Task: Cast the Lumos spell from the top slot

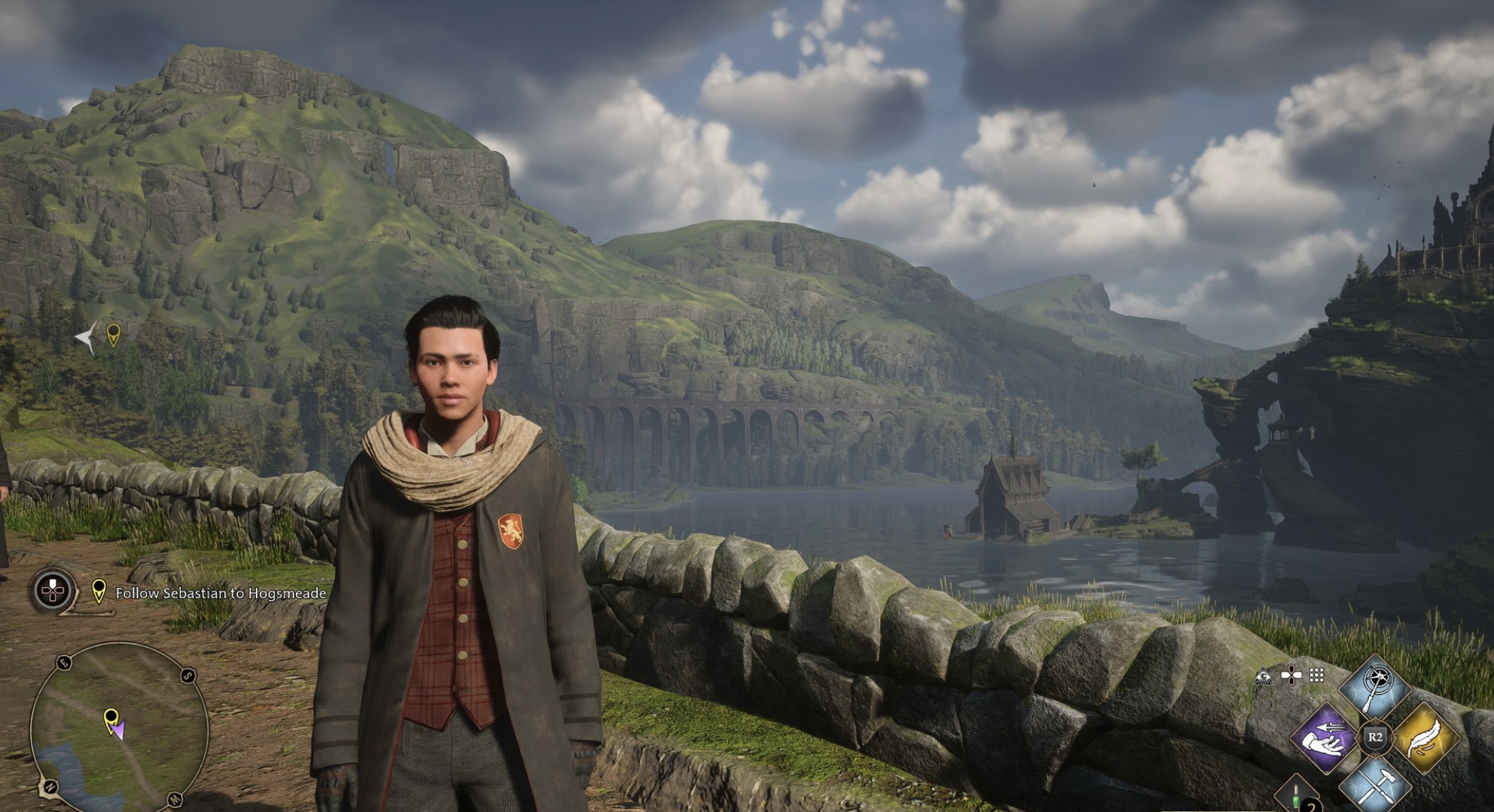Action: (x=1375, y=686)
